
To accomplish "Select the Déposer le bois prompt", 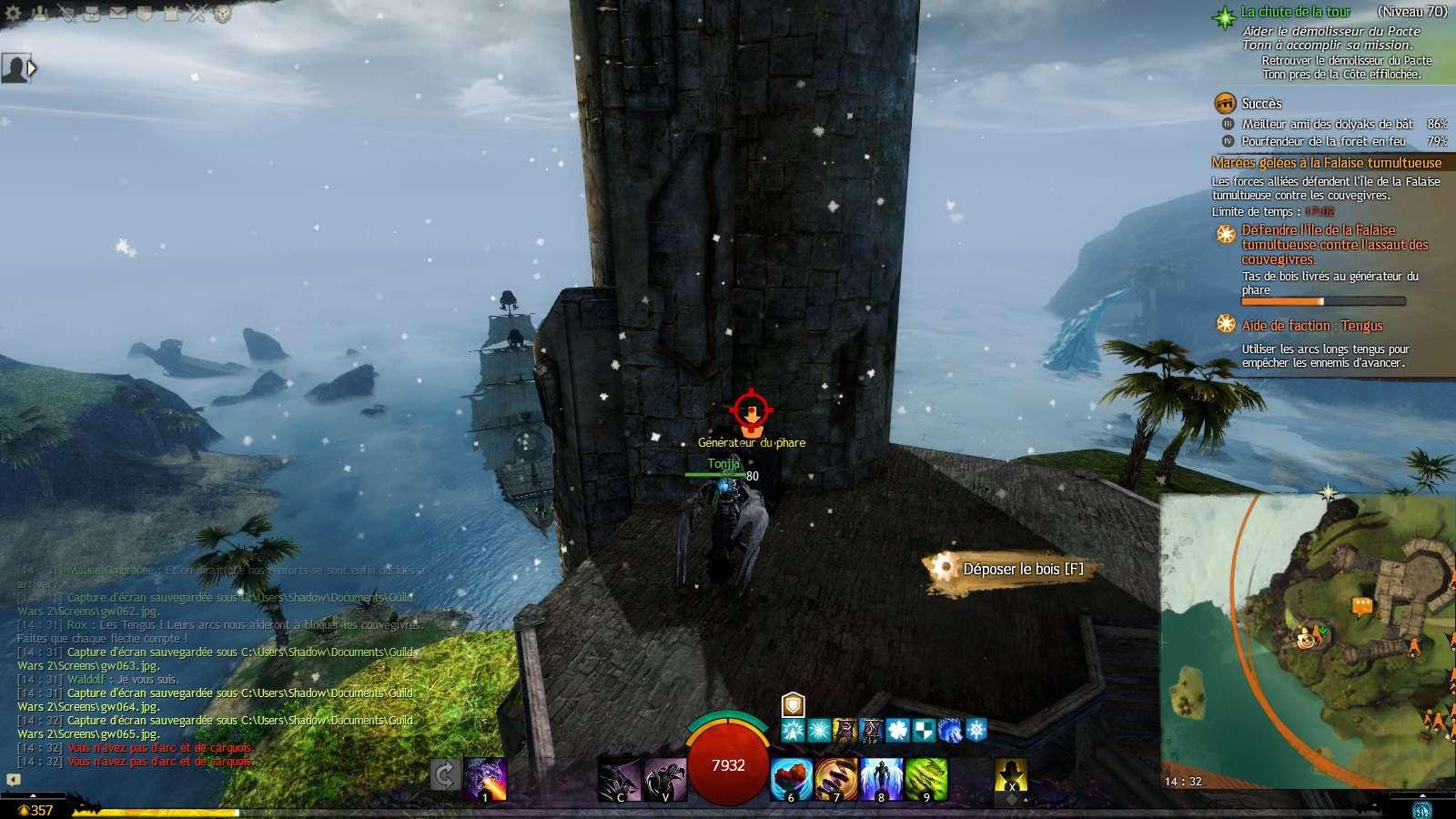I will coord(1010,569).
